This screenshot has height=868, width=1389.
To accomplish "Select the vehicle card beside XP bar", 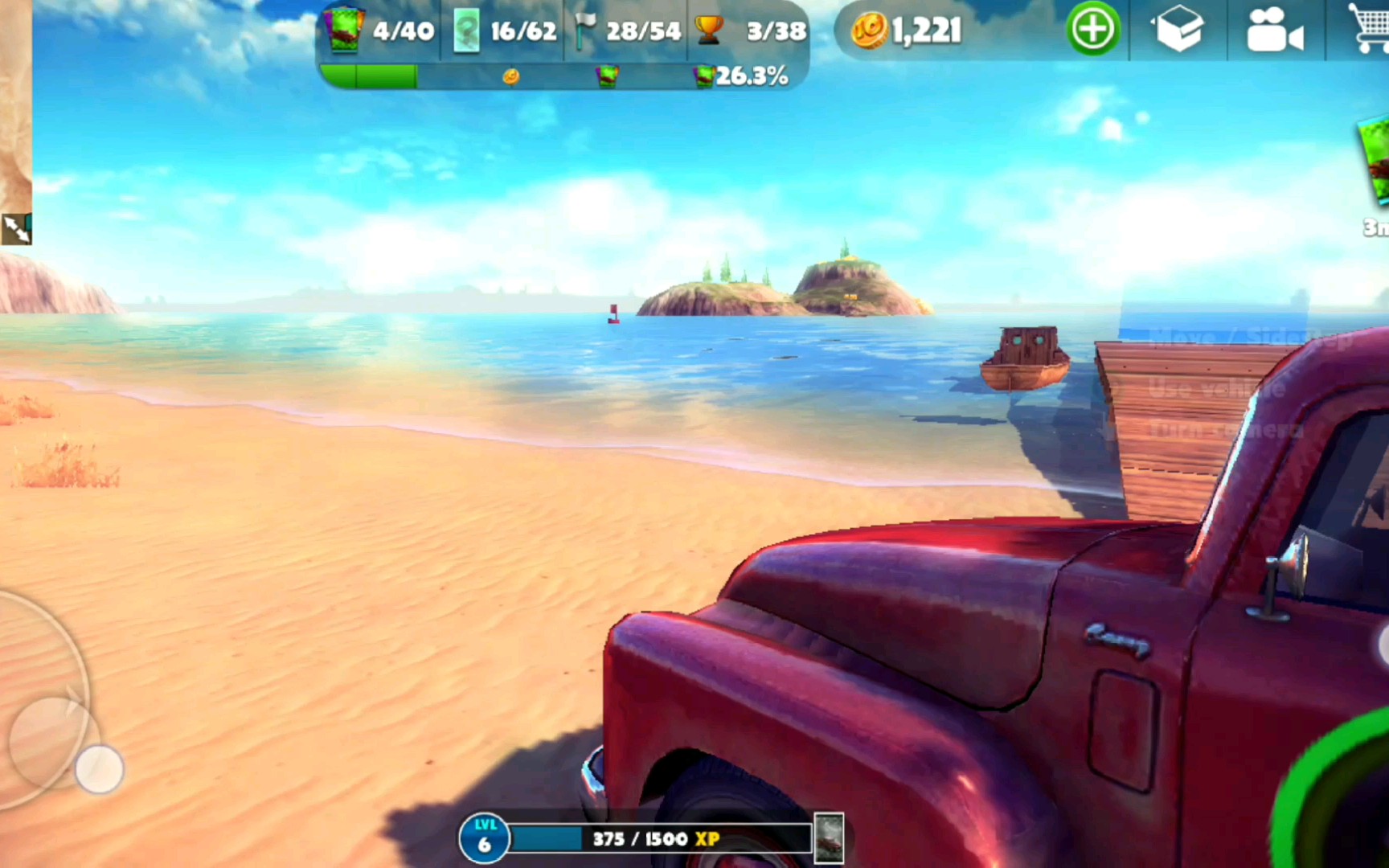I will pyautogui.click(x=829, y=838).
